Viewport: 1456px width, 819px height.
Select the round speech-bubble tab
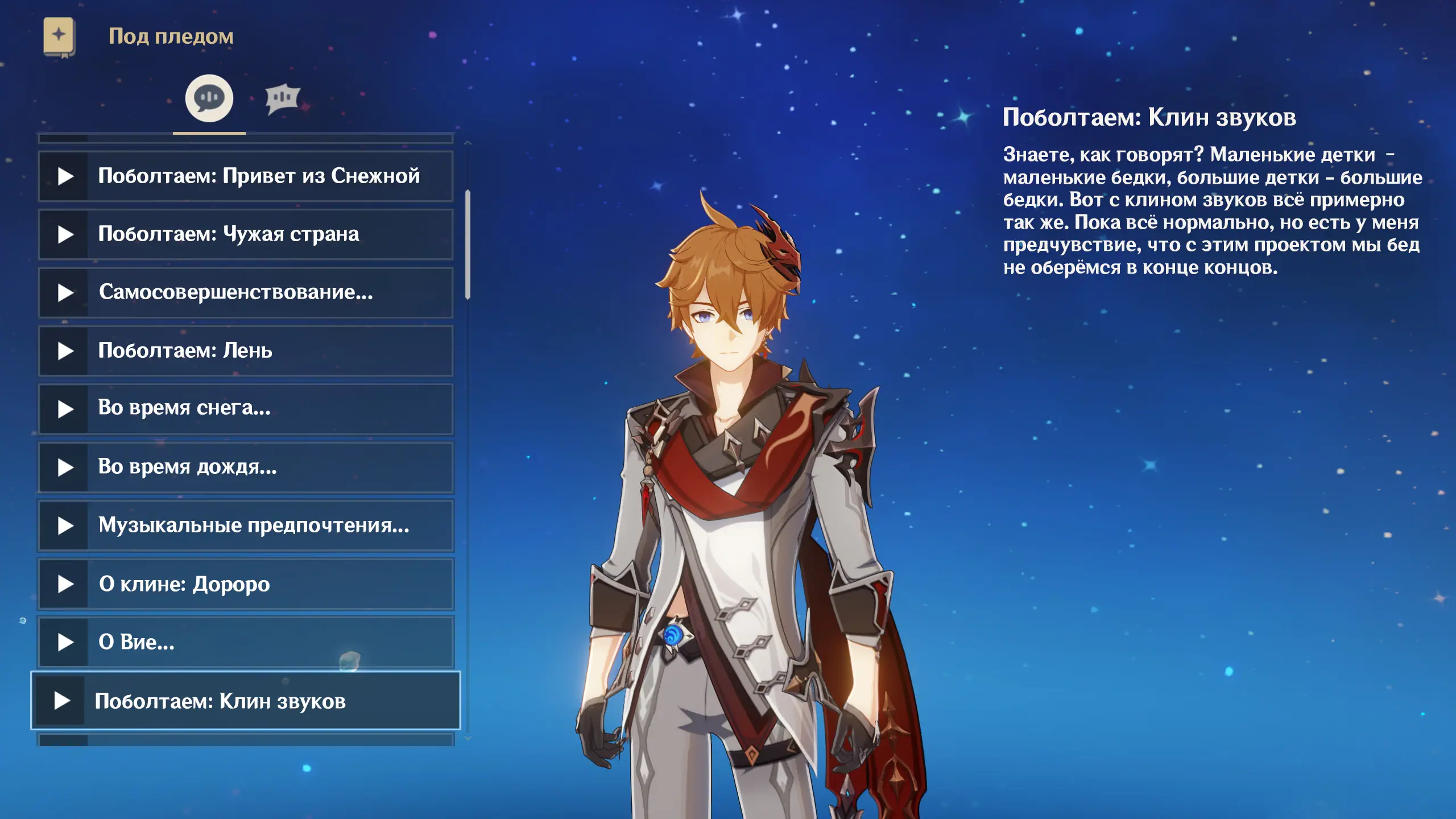(x=209, y=98)
